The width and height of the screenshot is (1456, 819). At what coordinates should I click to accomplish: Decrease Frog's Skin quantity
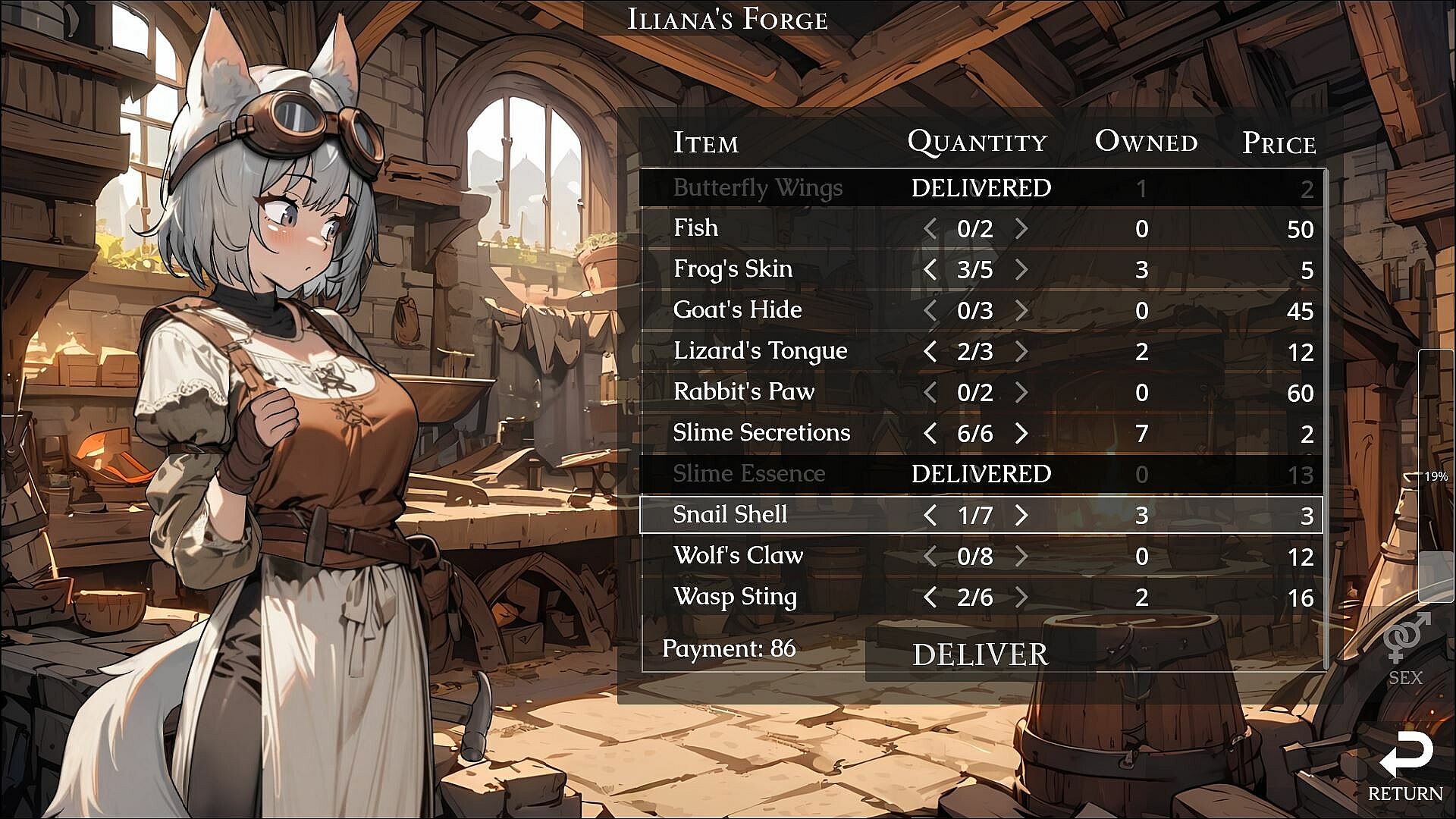(x=930, y=269)
